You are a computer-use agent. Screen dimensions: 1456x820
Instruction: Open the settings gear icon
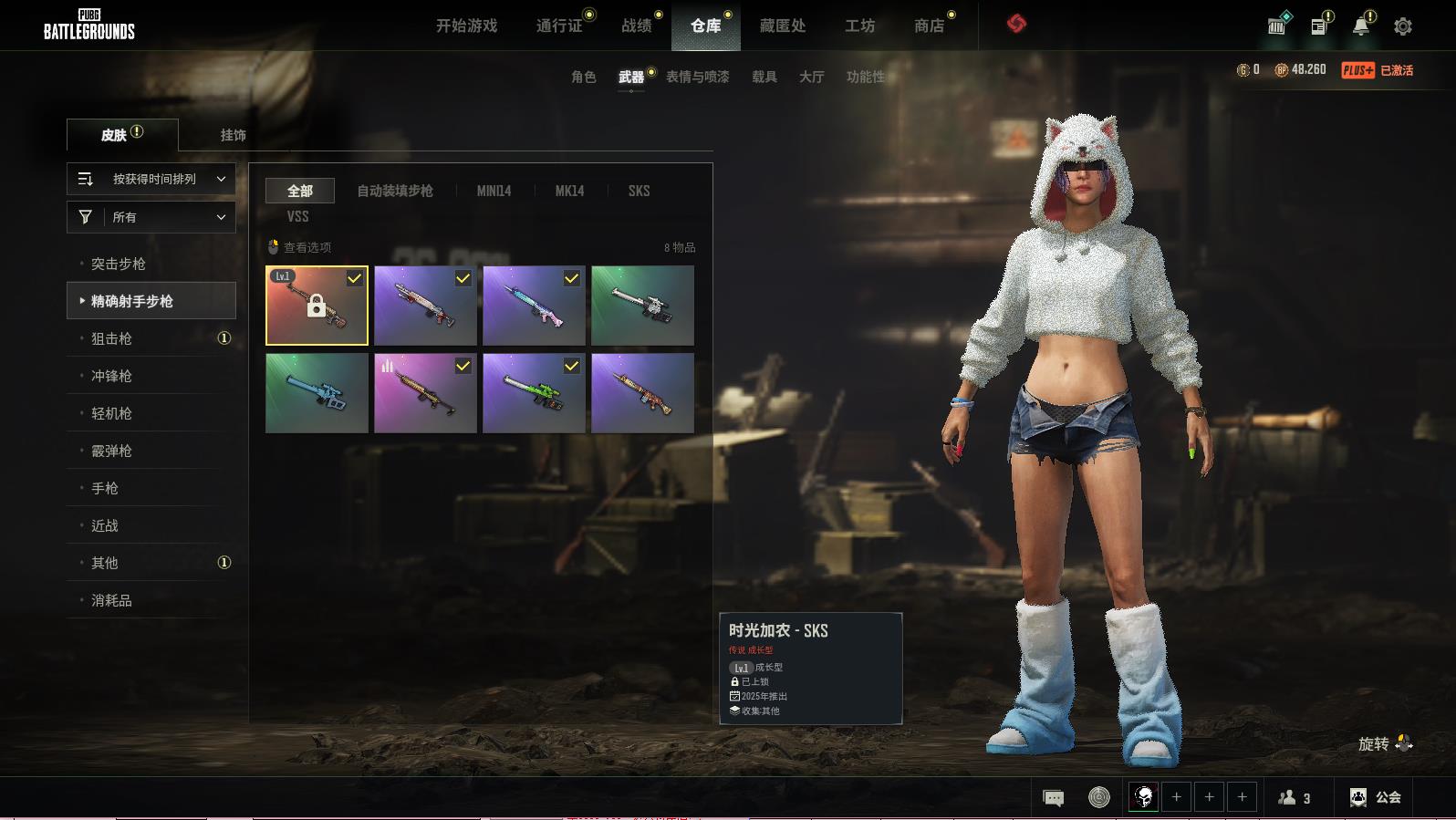pos(1402,26)
